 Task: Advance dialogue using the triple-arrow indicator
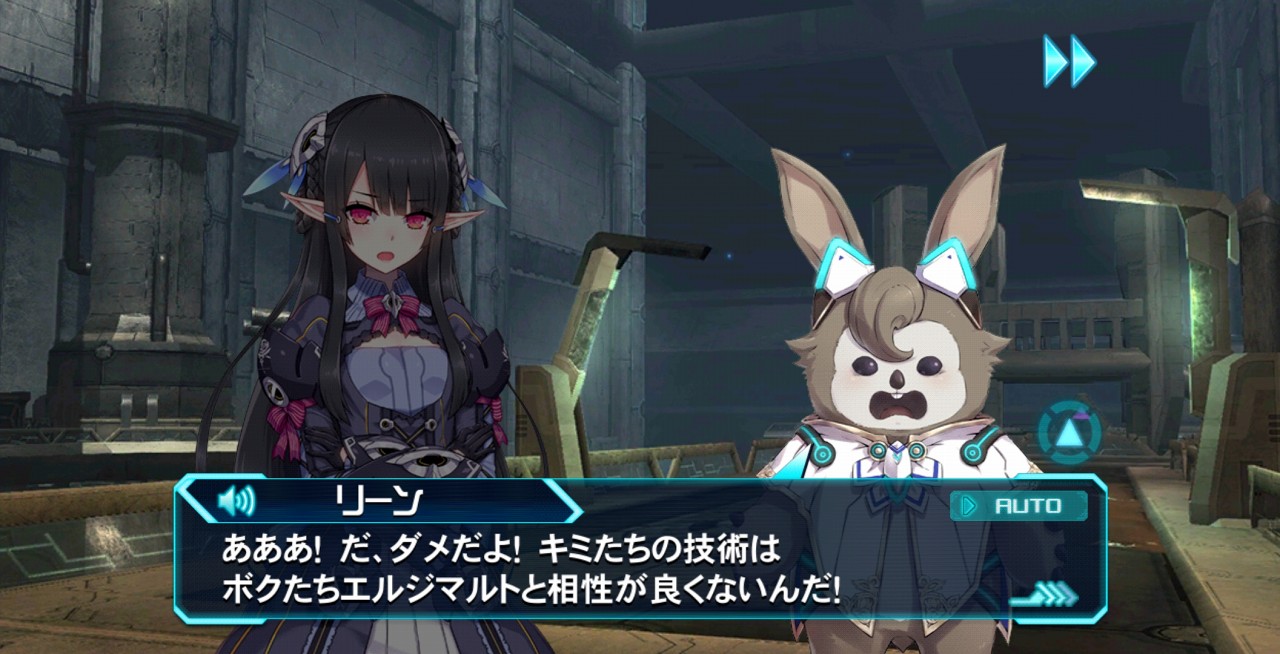(1047, 596)
